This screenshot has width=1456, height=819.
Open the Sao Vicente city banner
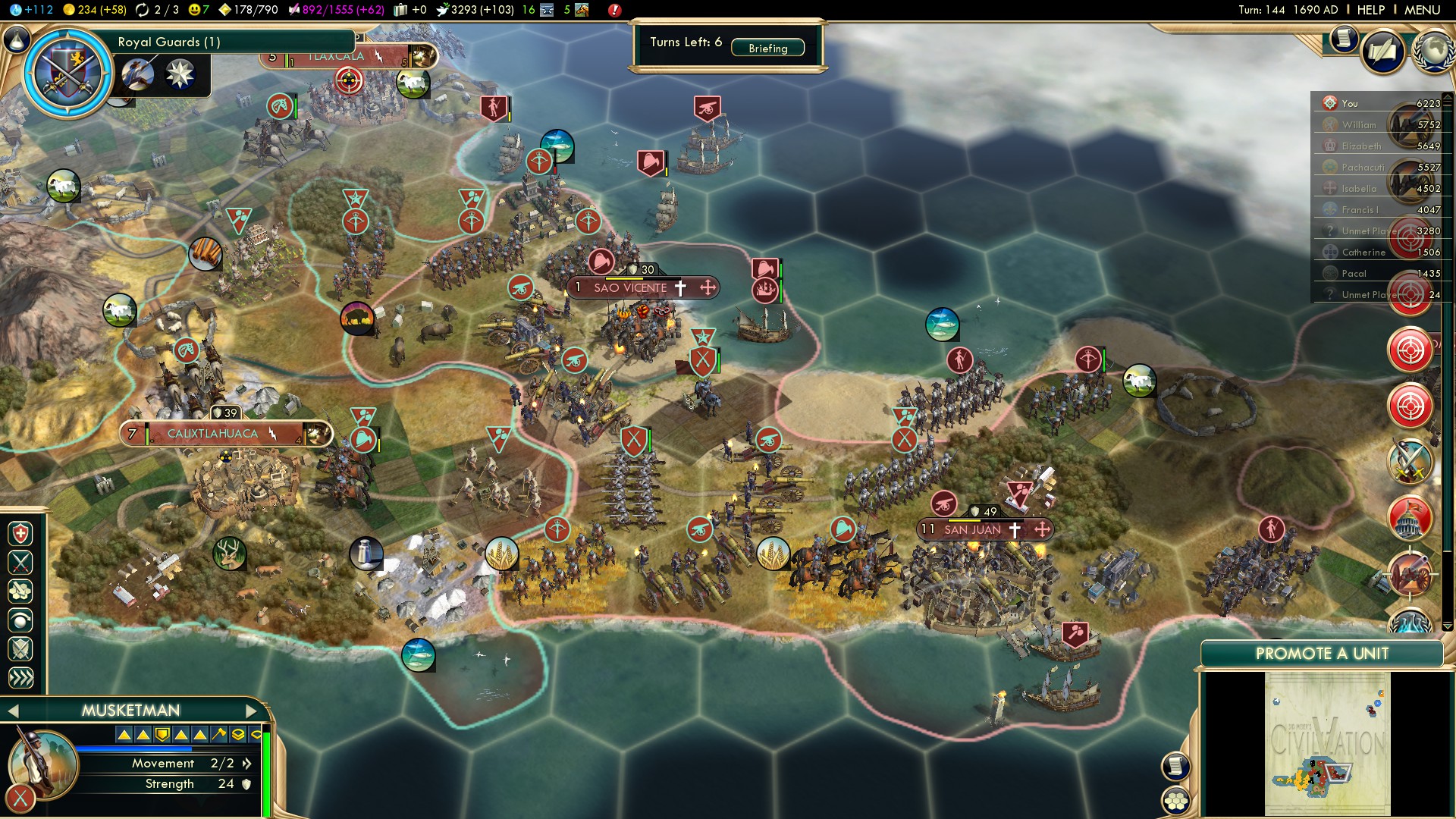[631, 287]
